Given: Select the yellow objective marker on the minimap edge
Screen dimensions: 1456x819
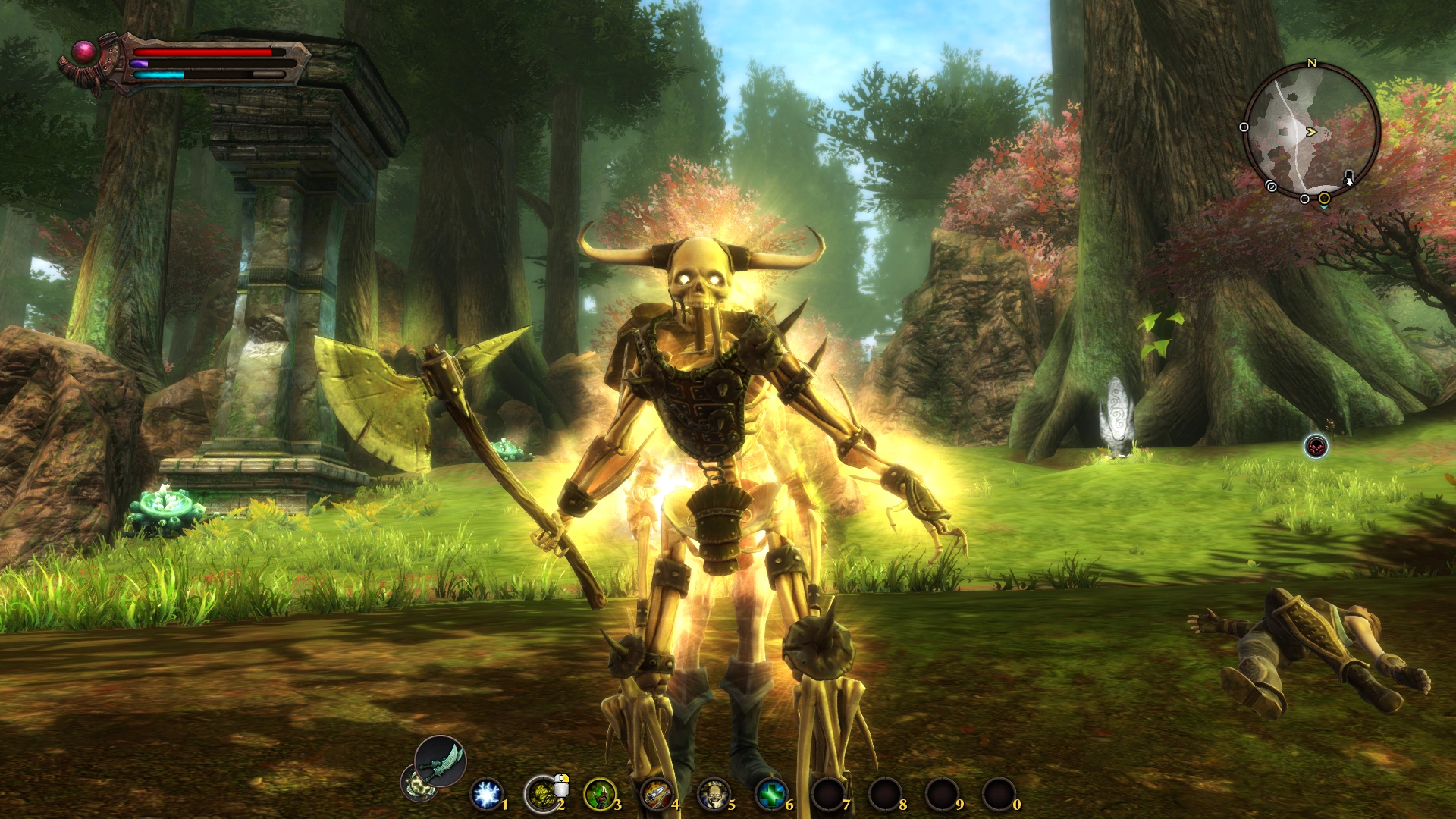Looking at the screenshot, I should [x=1324, y=198].
